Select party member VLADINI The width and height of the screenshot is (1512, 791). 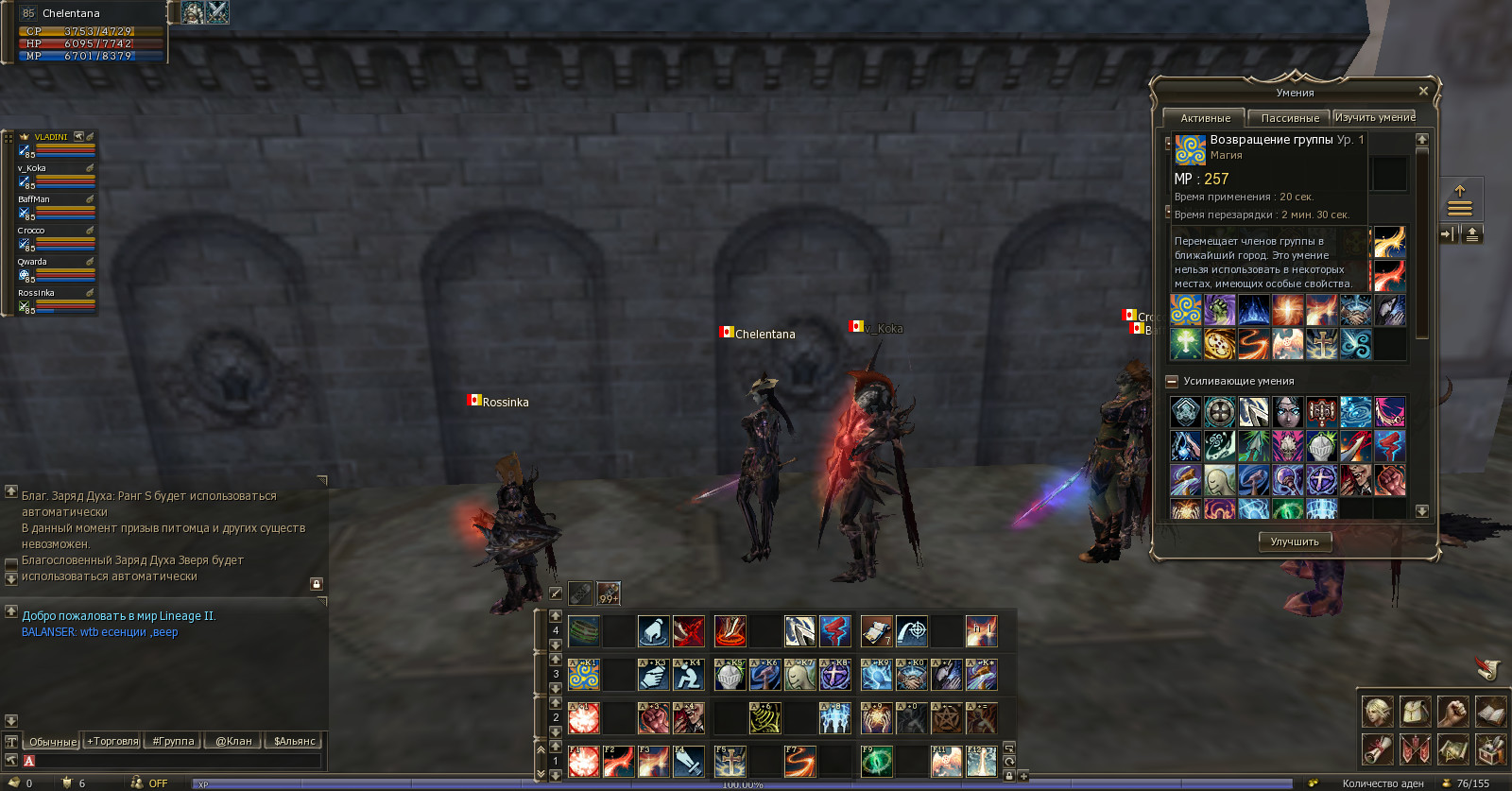[51, 137]
